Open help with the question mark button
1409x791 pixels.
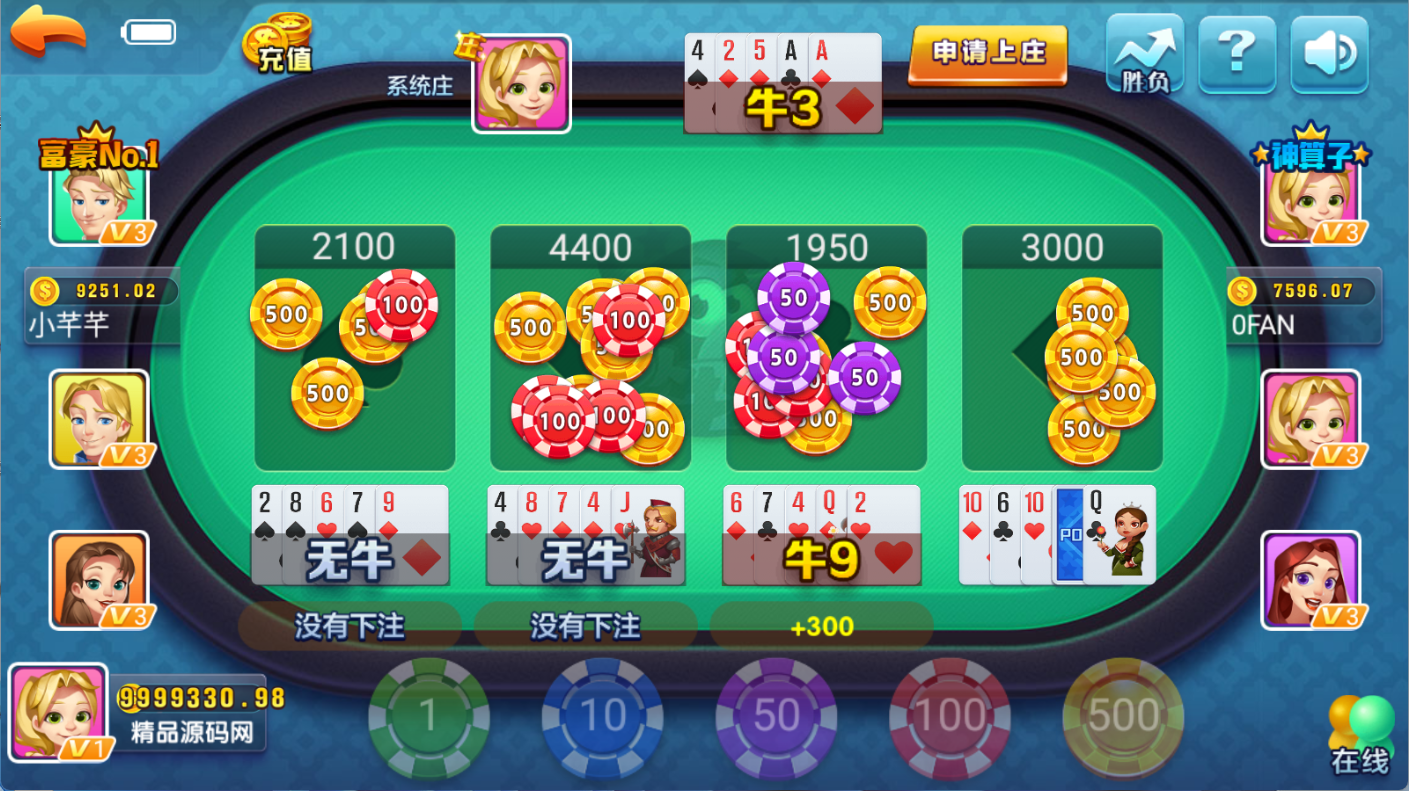coord(1237,54)
